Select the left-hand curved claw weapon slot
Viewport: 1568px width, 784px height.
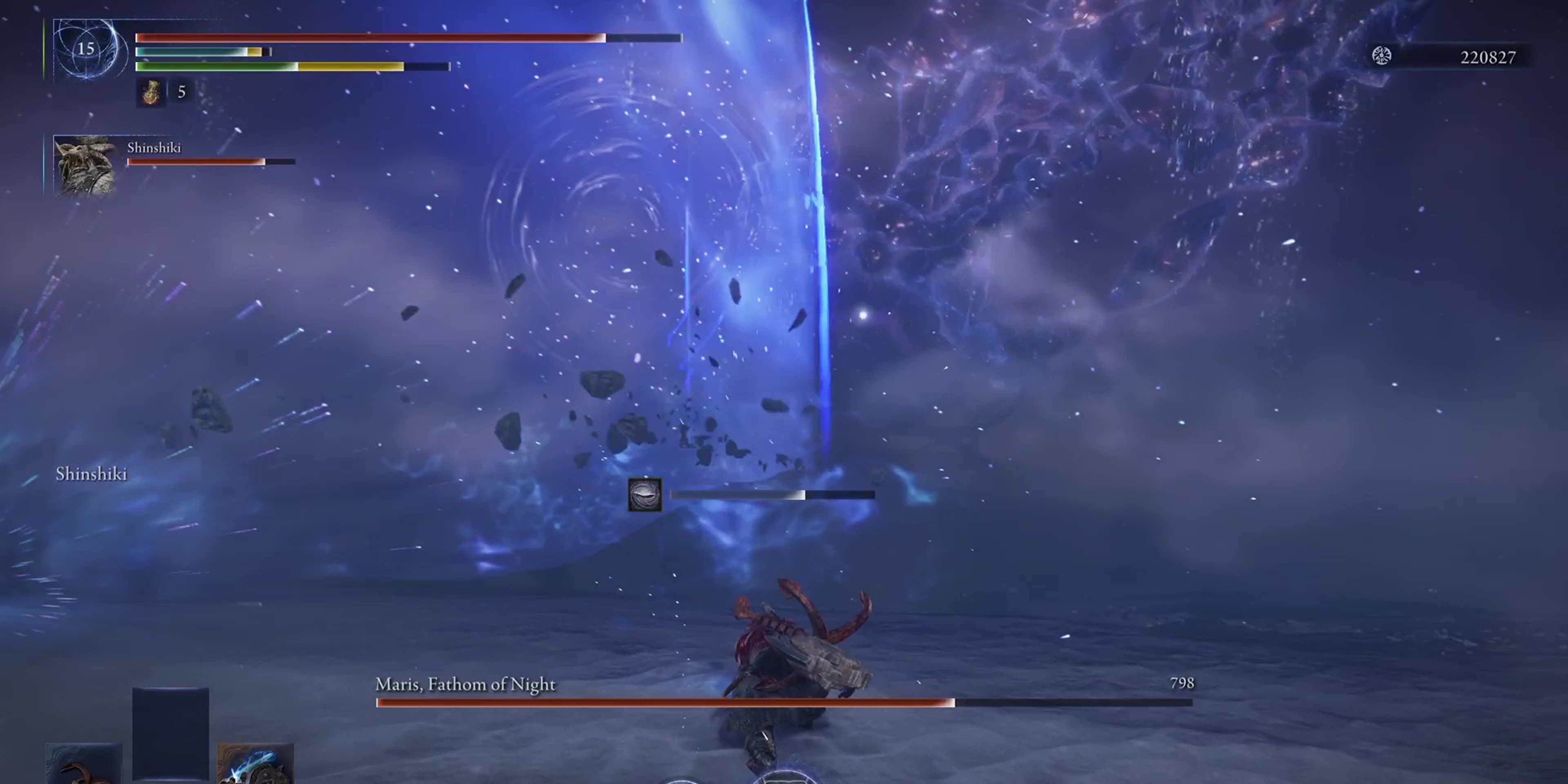click(x=83, y=764)
